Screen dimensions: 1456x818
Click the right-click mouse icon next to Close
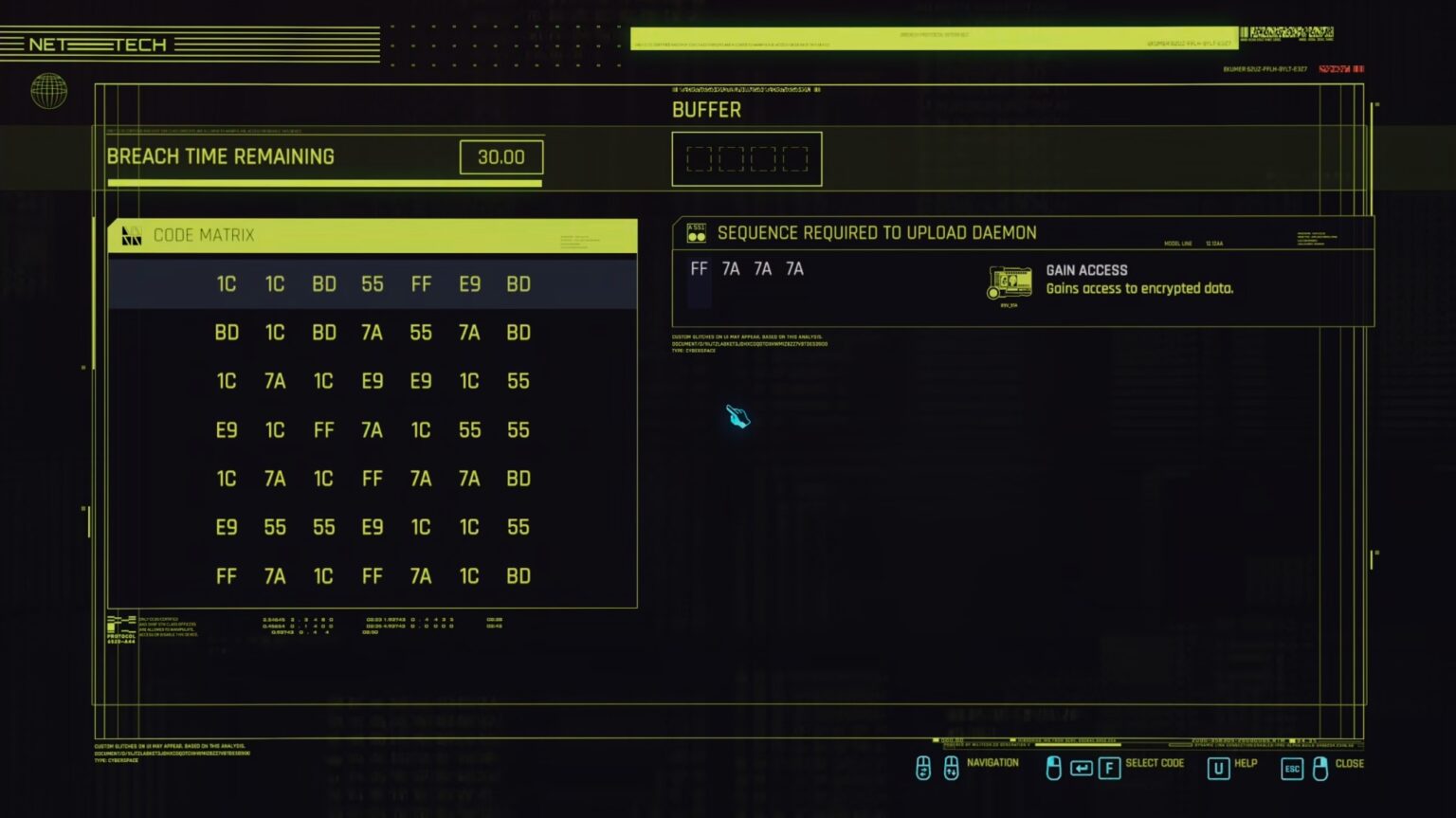(1321, 770)
